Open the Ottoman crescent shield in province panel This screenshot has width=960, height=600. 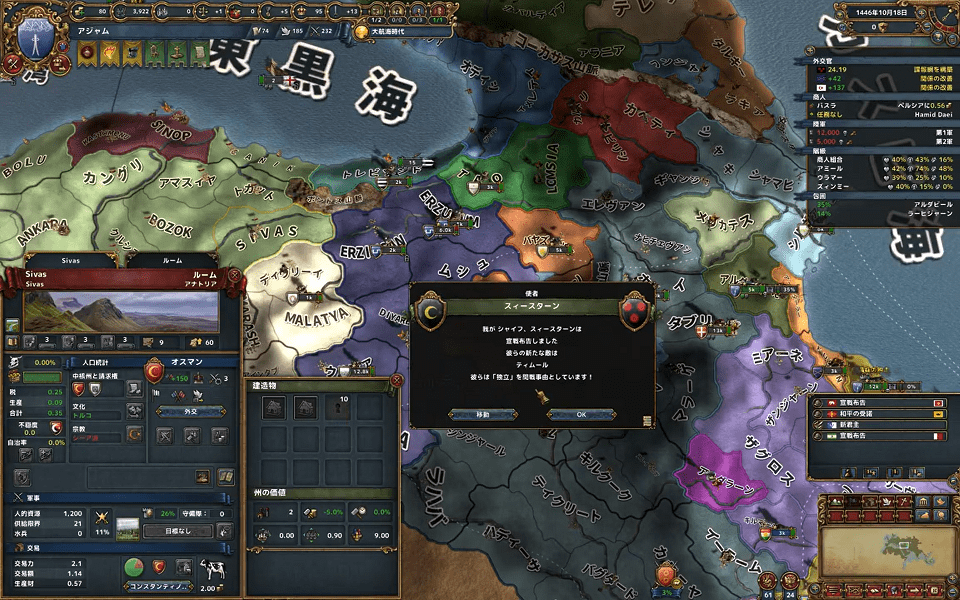point(155,372)
